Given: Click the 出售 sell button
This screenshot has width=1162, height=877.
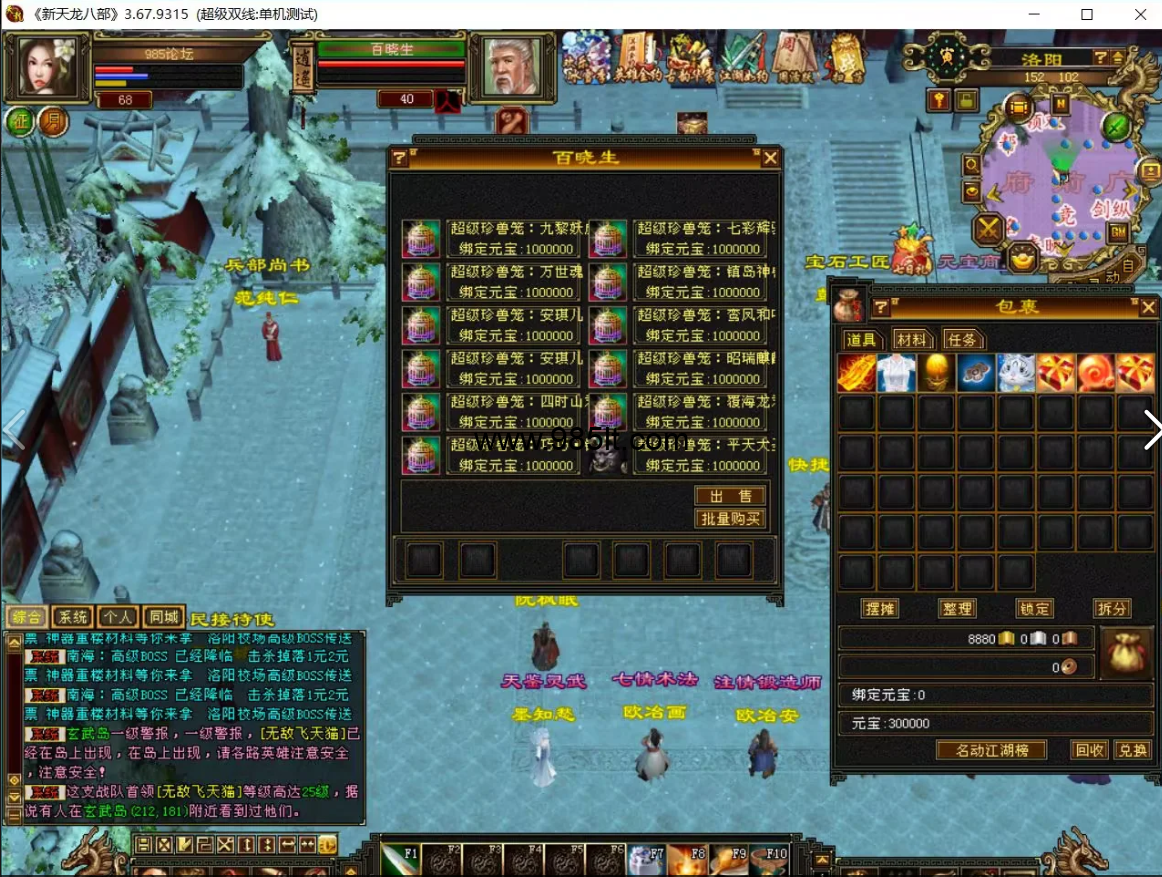Looking at the screenshot, I should coord(730,496).
